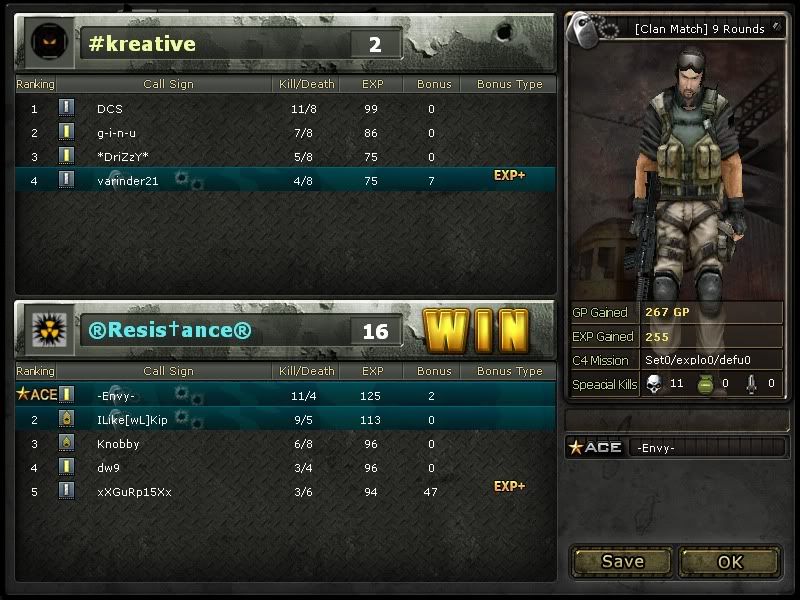Select Knobby in the winning team list

click(x=118, y=444)
